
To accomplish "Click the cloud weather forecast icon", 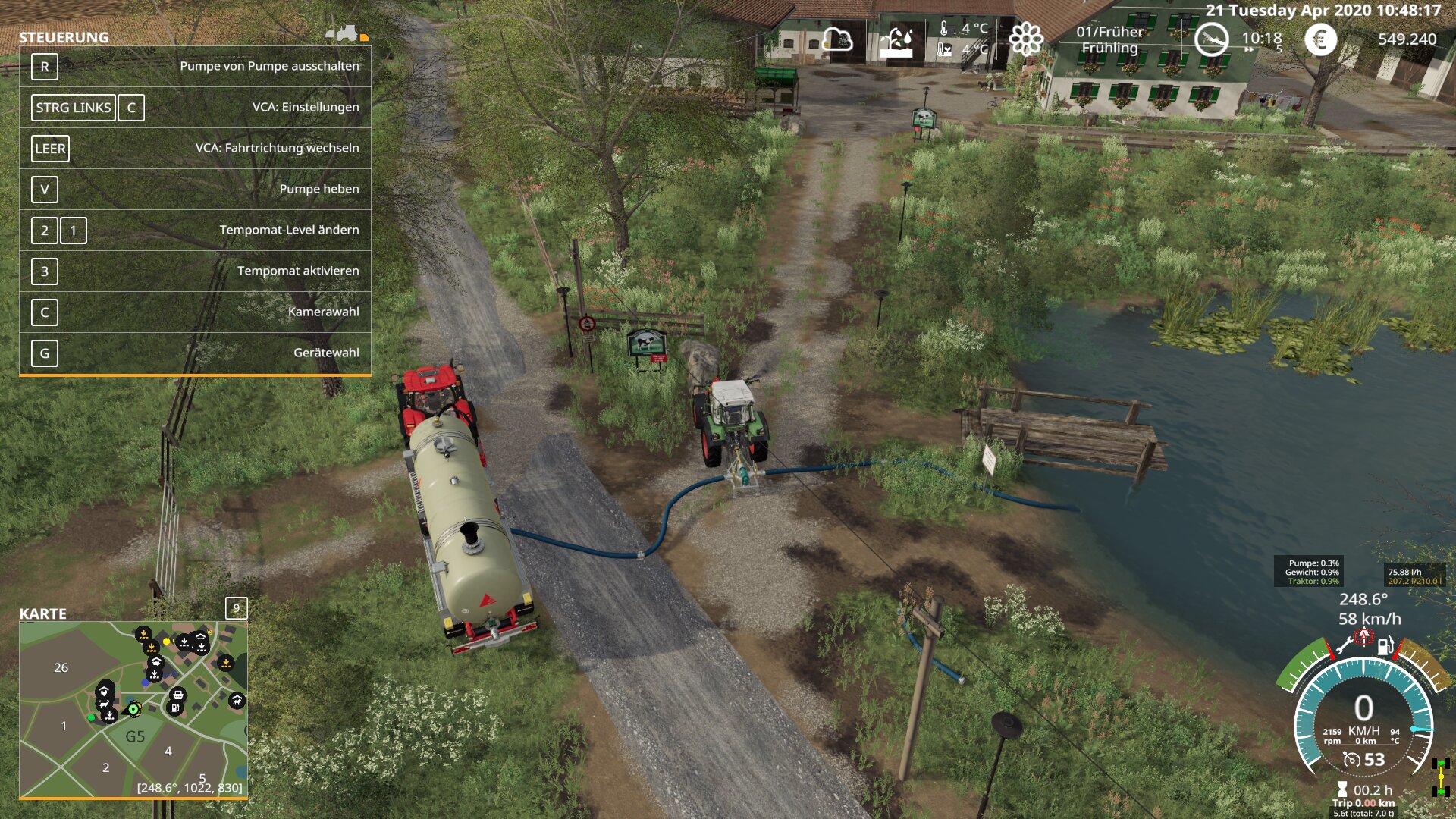I will pos(837,39).
